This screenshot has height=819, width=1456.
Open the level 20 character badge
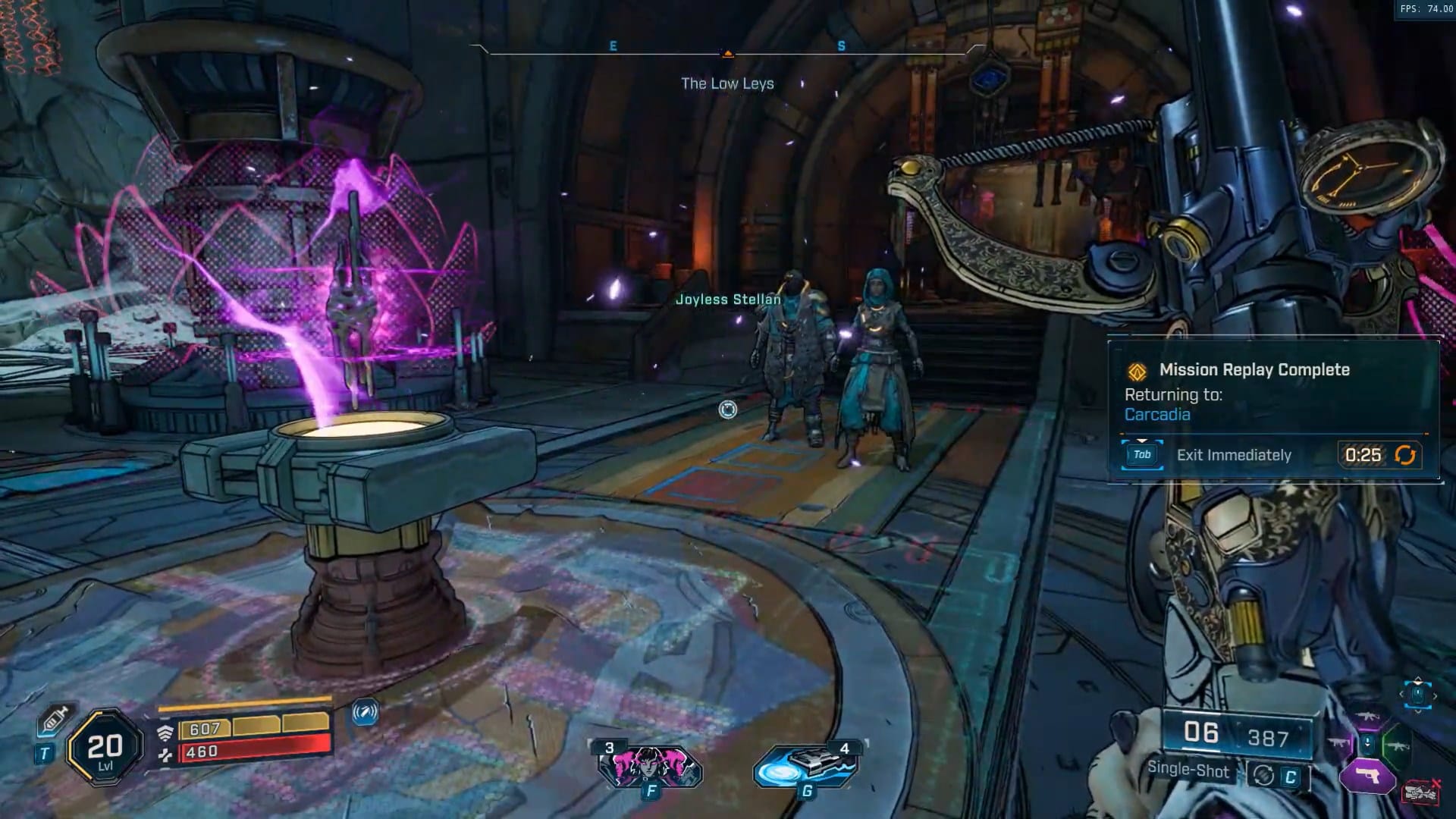[105, 748]
